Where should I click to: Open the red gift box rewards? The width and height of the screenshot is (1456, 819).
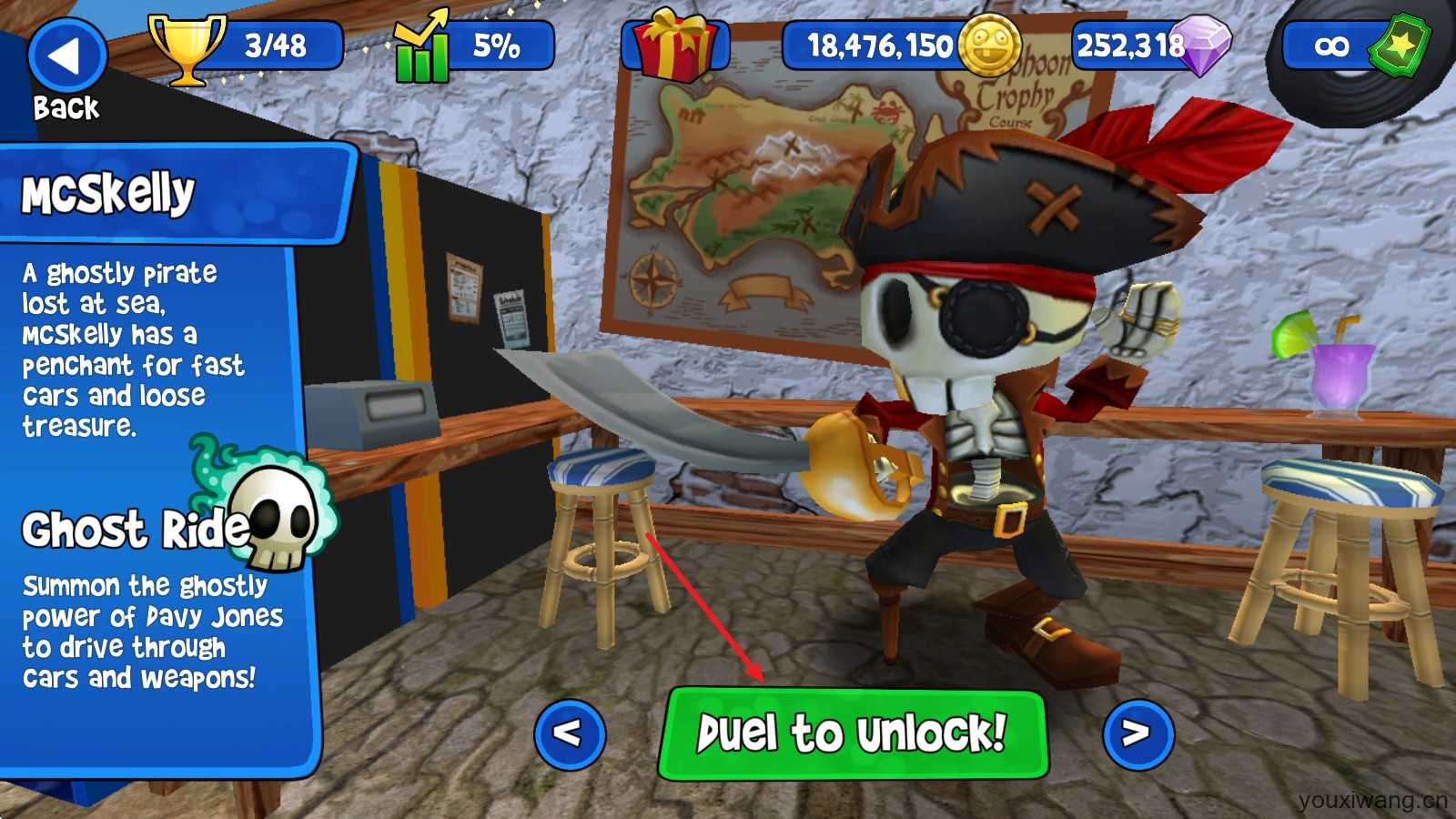point(674,45)
